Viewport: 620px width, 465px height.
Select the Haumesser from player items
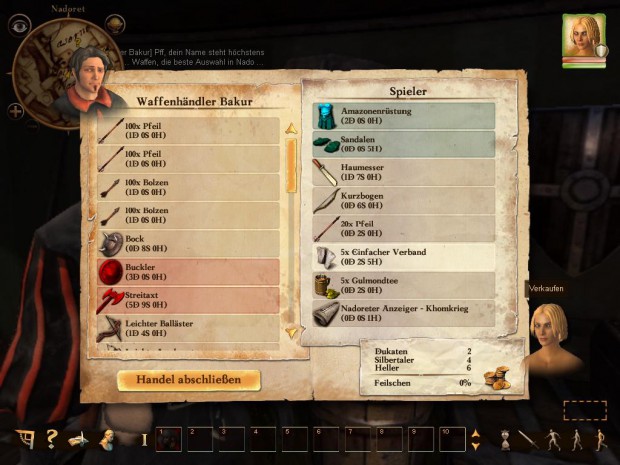404,172
